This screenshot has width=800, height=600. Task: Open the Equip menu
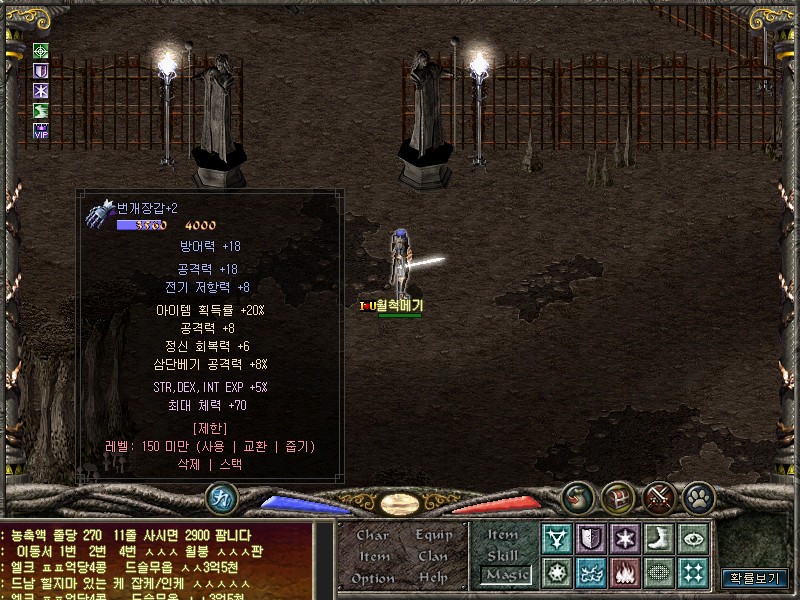pos(433,535)
